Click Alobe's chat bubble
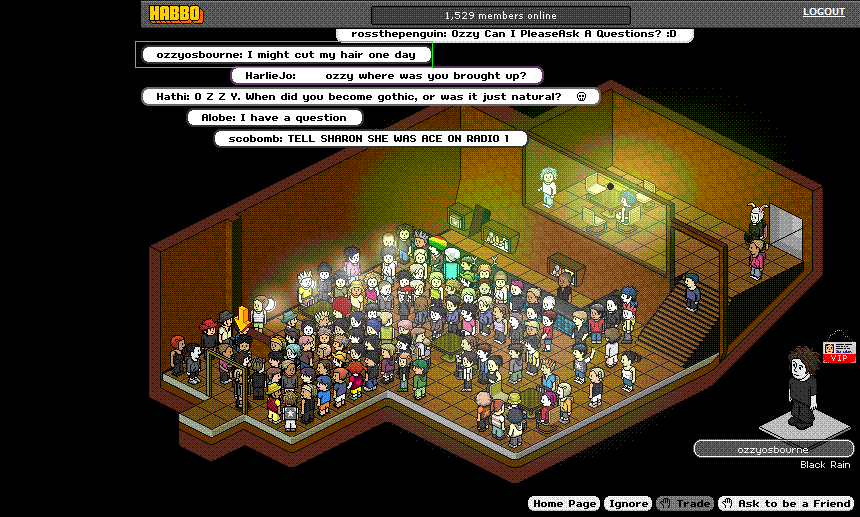Screen dimensions: 860x517 [273, 117]
